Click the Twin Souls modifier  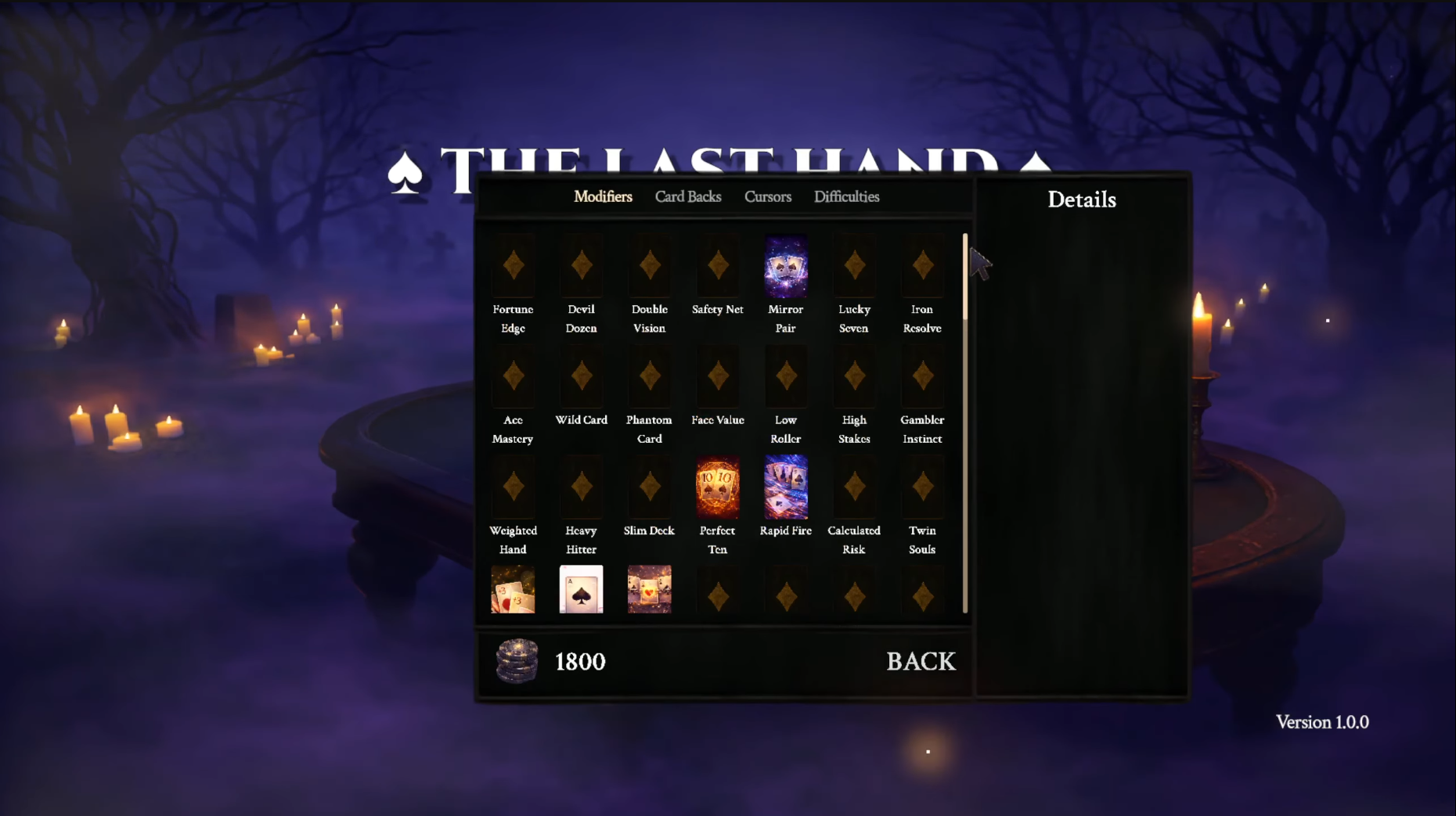(x=922, y=488)
